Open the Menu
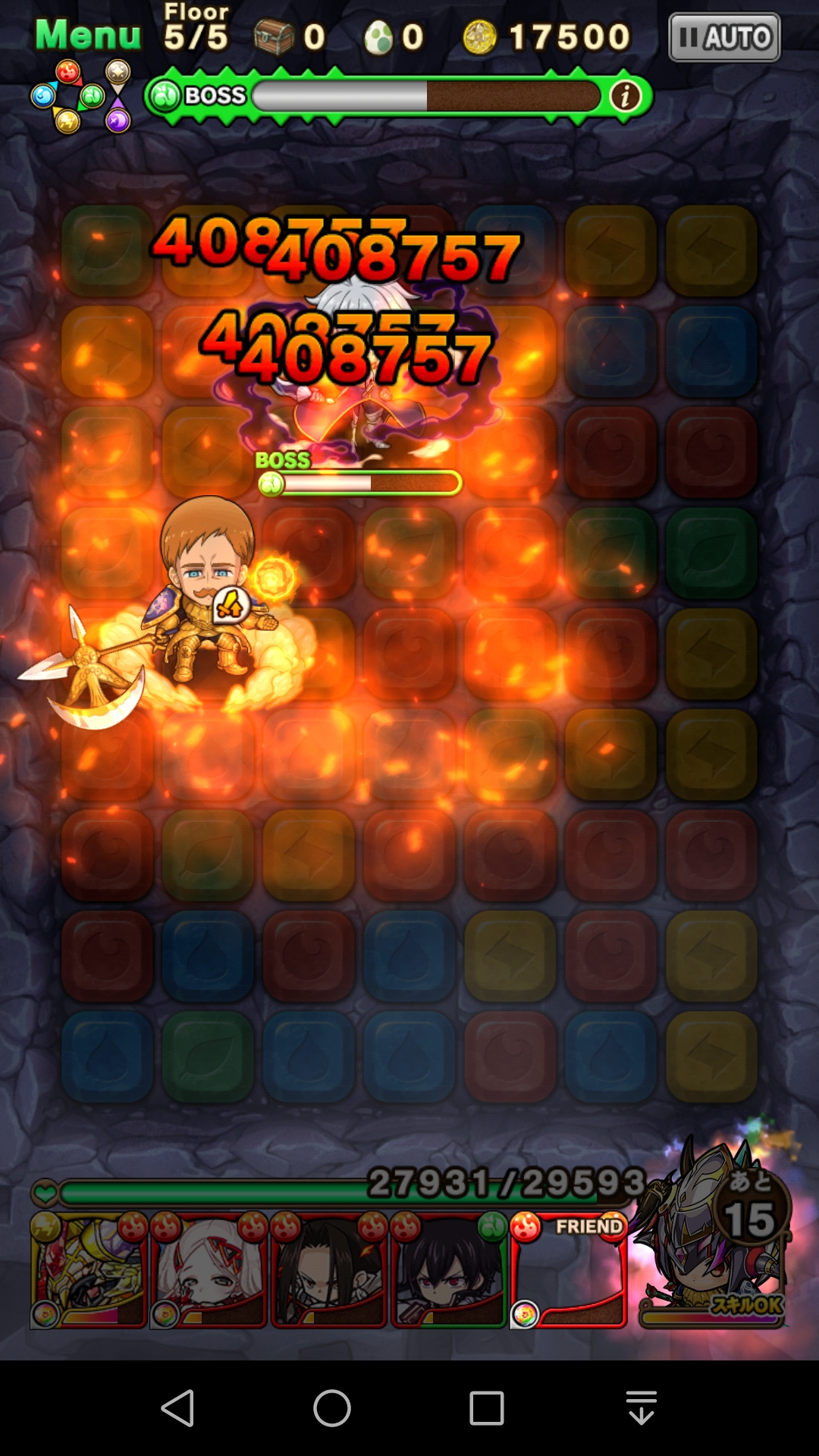 pyautogui.click(x=88, y=35)
